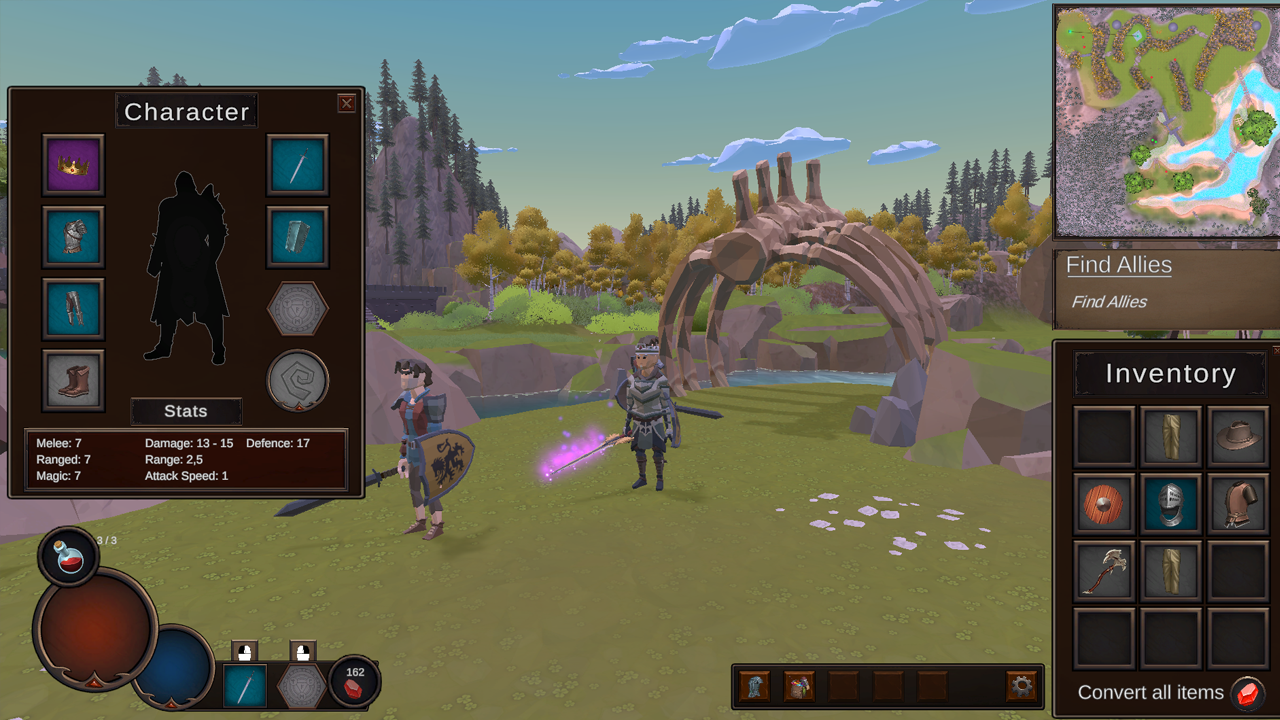Open the Stats button
Screen dimensions: 1280x720
tap(186, 411)
